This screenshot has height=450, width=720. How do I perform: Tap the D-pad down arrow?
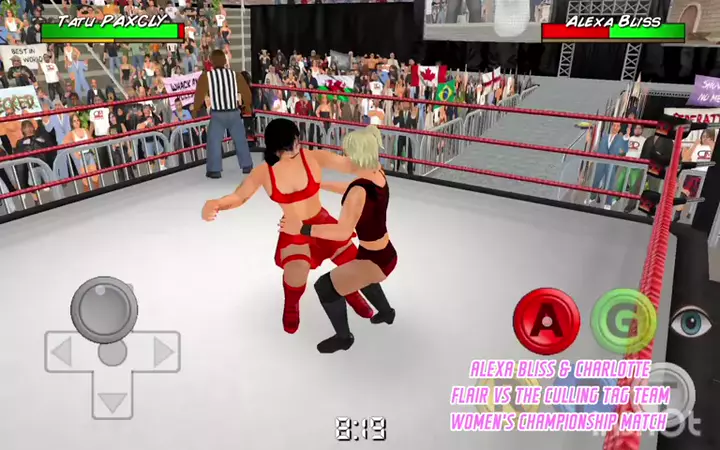pos(112,402)
